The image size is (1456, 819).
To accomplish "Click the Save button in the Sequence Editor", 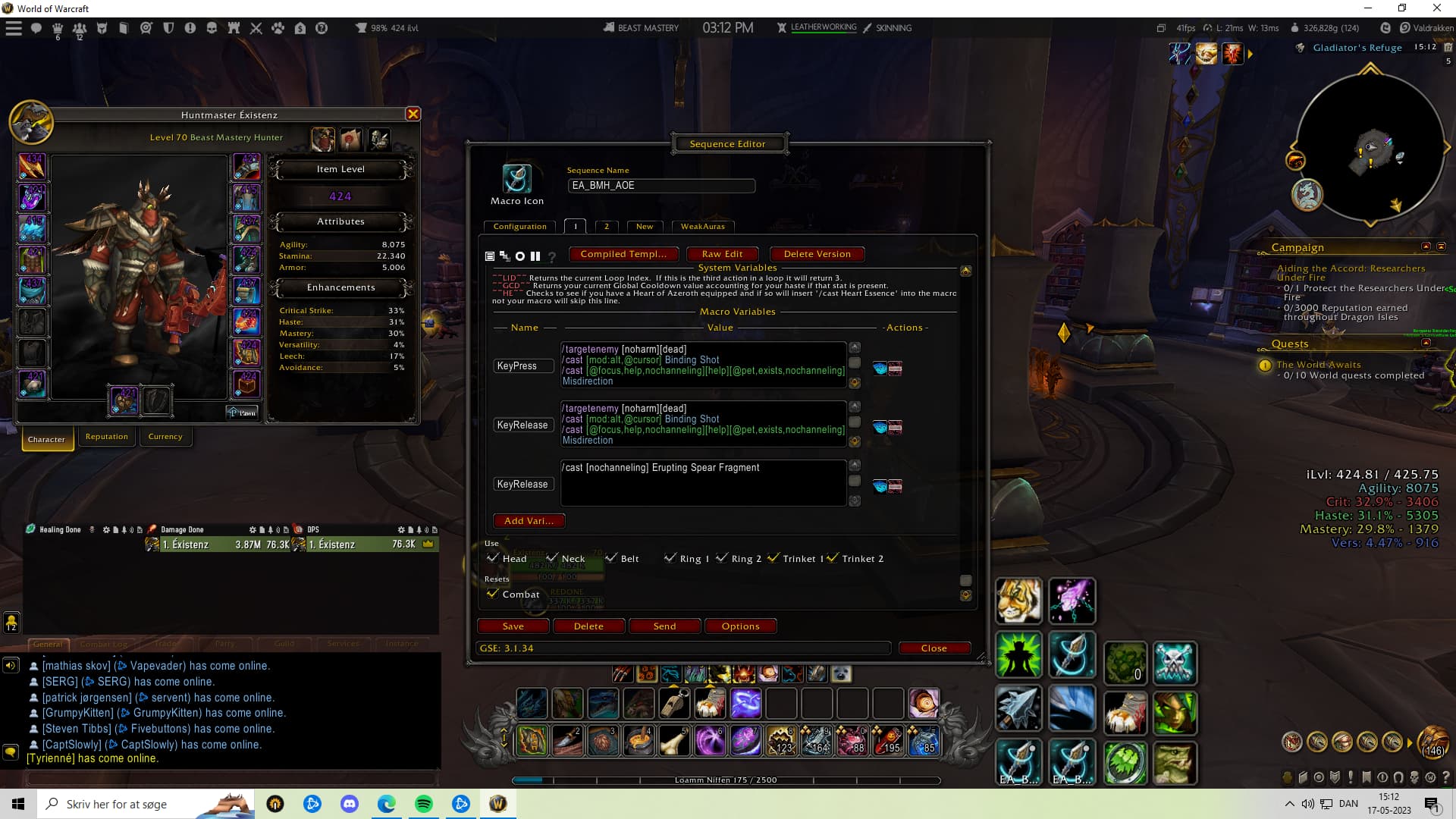I will click(x=513, y=626).
